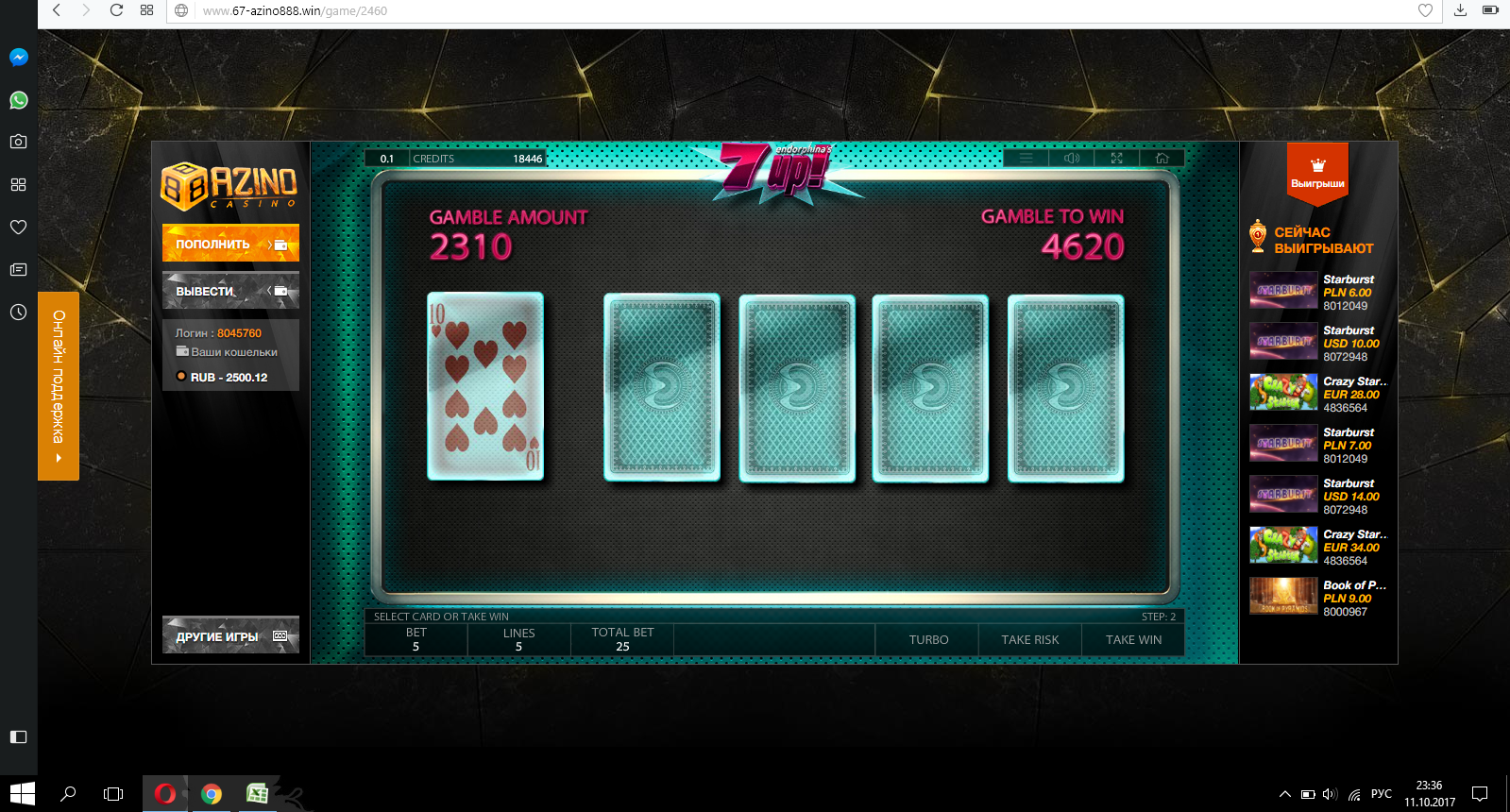Toggle the game sound speaker icon

(1072, 159)
